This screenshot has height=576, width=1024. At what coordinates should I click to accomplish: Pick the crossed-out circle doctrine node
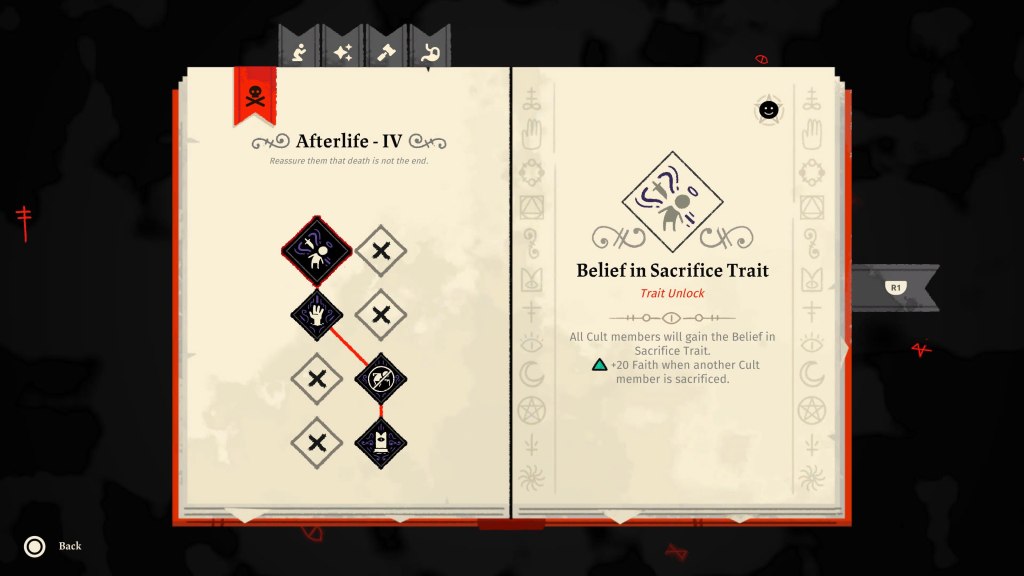pos(381,378)
